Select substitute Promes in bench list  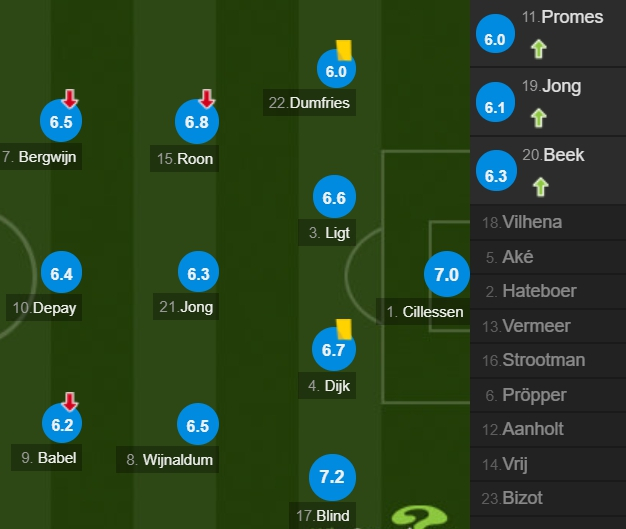548,33
